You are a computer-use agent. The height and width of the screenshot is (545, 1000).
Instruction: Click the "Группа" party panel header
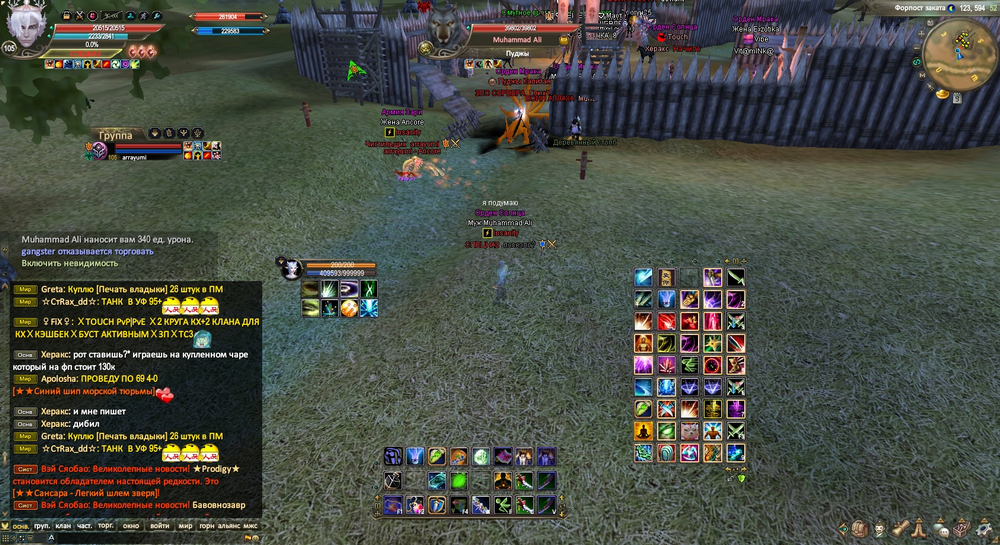(115, 134)
